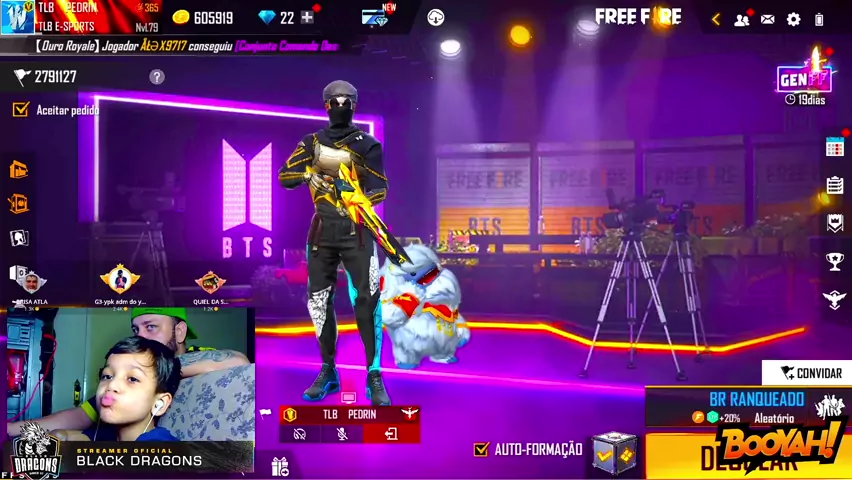The image size is (852, 480).
Task: Toggle the Auto-Formação checkbox
Action: [x=481, y=450]
